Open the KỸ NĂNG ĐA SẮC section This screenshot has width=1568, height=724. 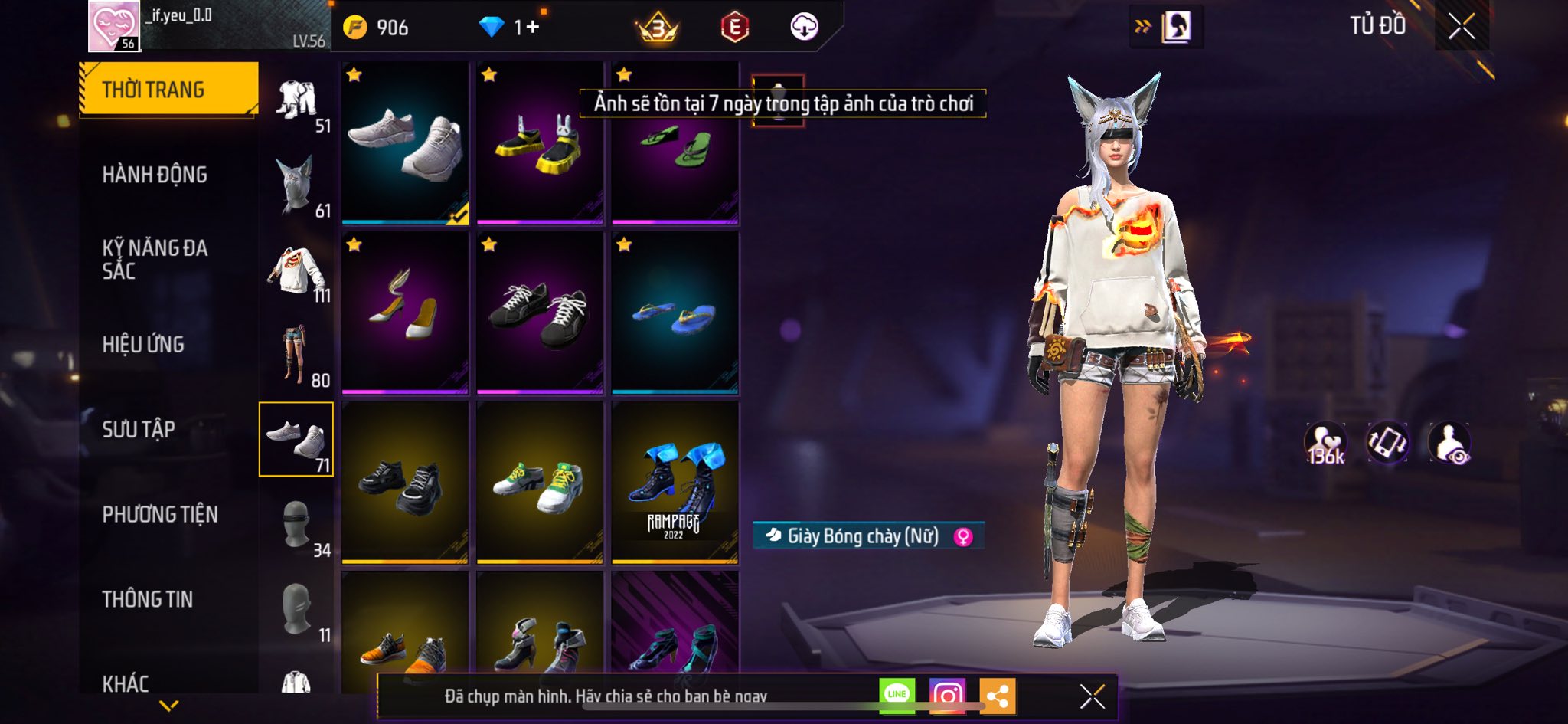[x=155, y=259]
